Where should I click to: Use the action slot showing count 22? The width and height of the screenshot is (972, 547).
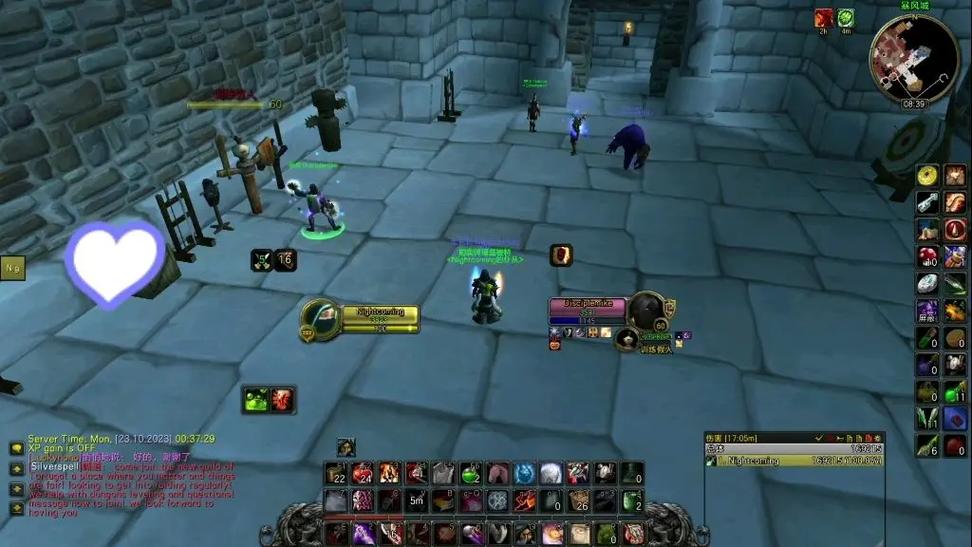(335, 473)
